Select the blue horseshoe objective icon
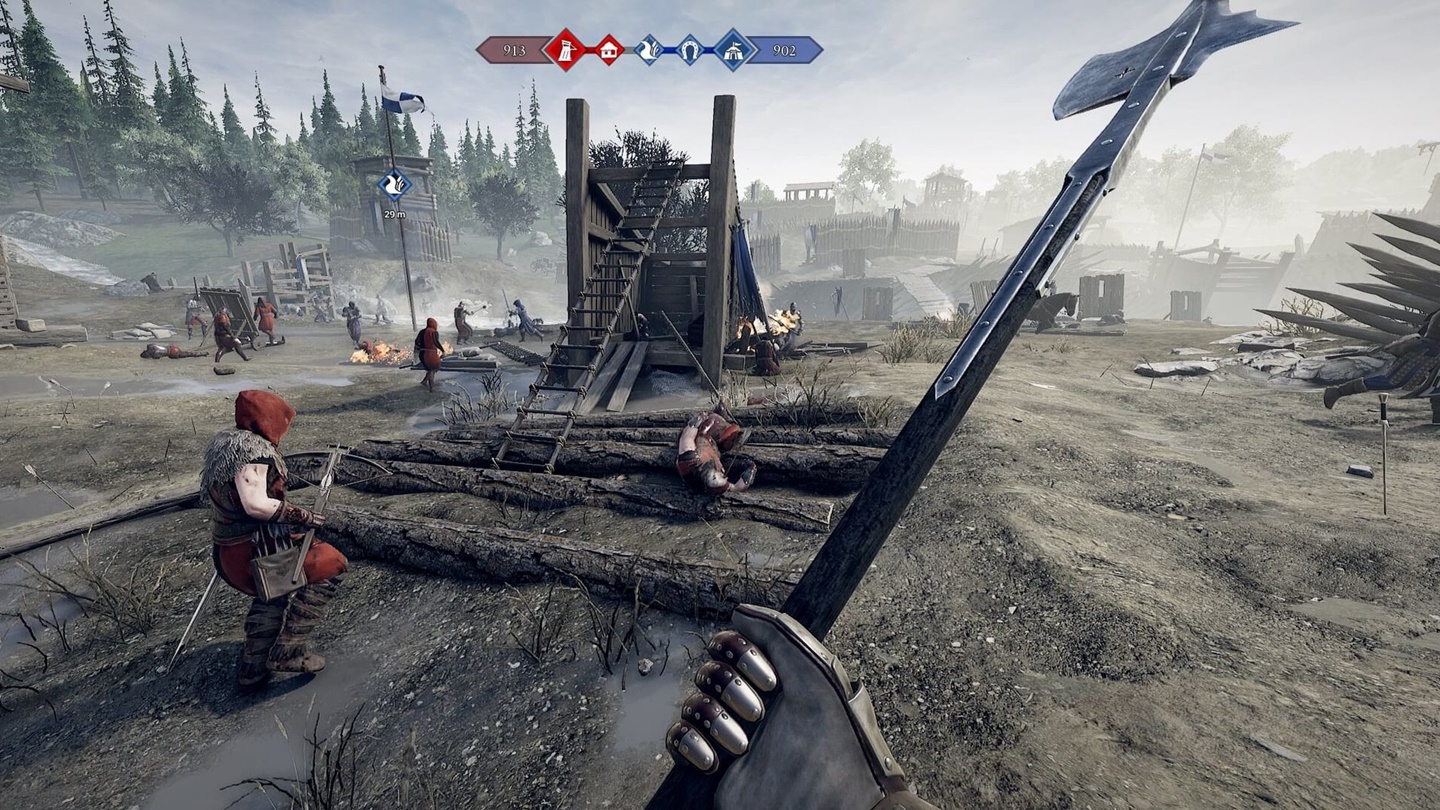The image size is (1440, 810). pos(690,50)
